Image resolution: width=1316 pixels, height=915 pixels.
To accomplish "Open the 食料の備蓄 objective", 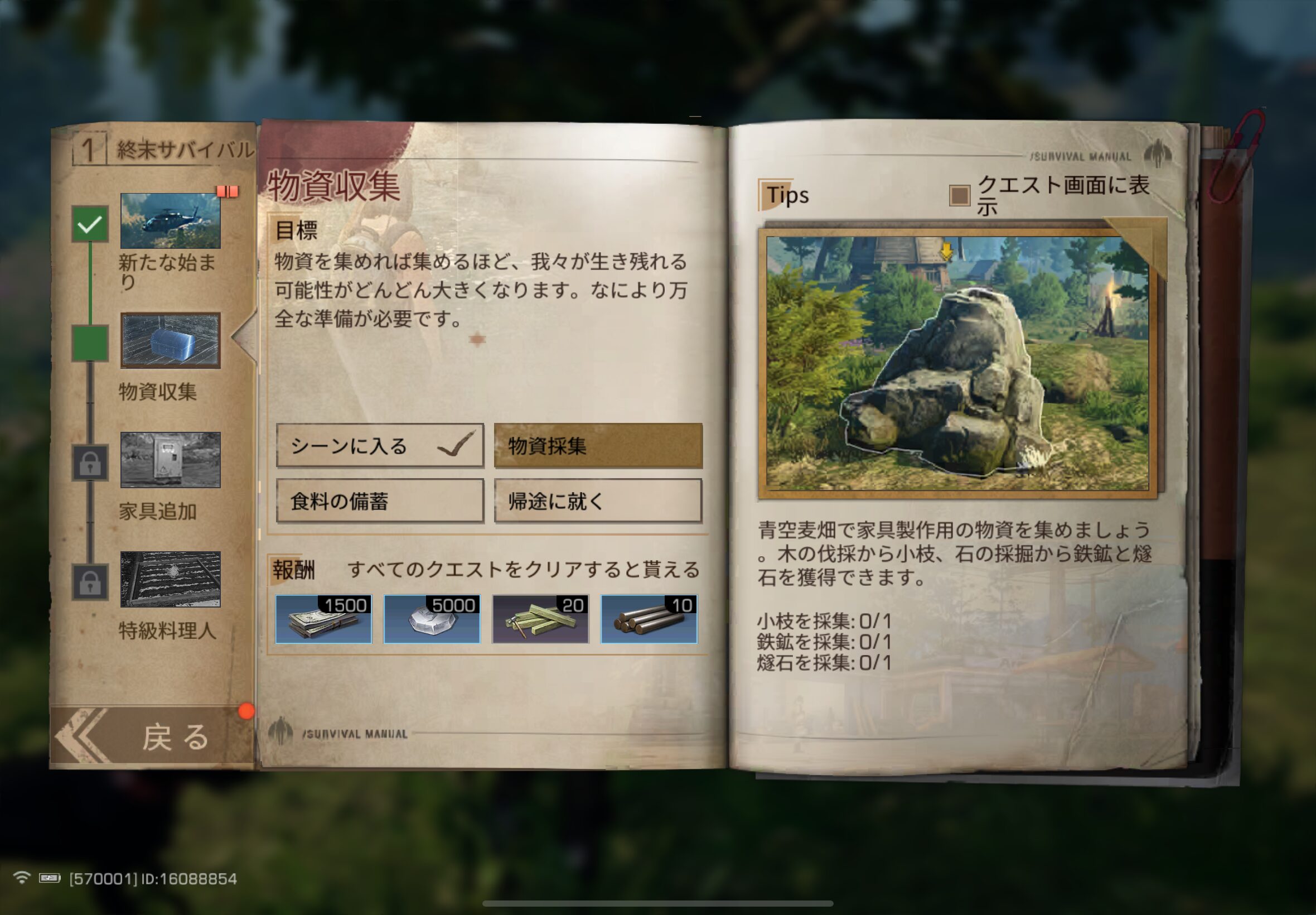I will click(380, 501).
